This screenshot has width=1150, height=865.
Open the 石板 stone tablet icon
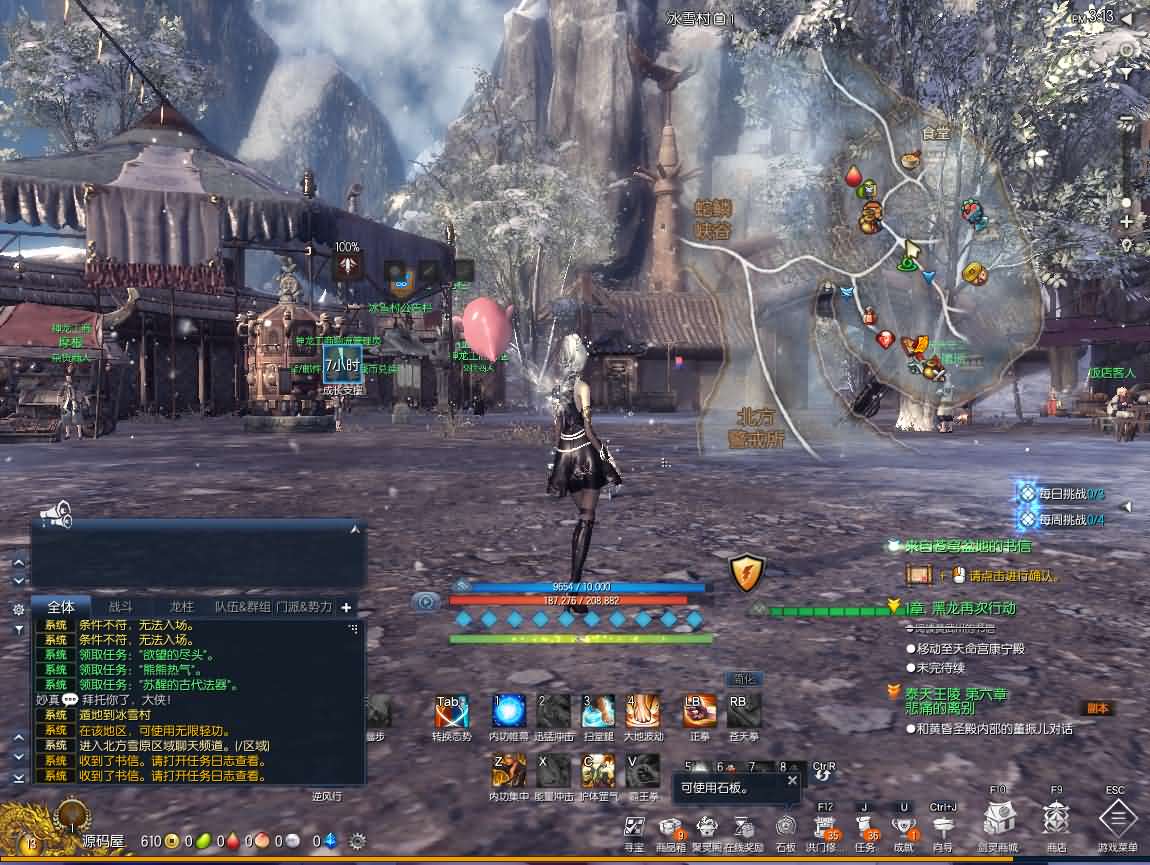pyautogui.click(x=786, y=827)
